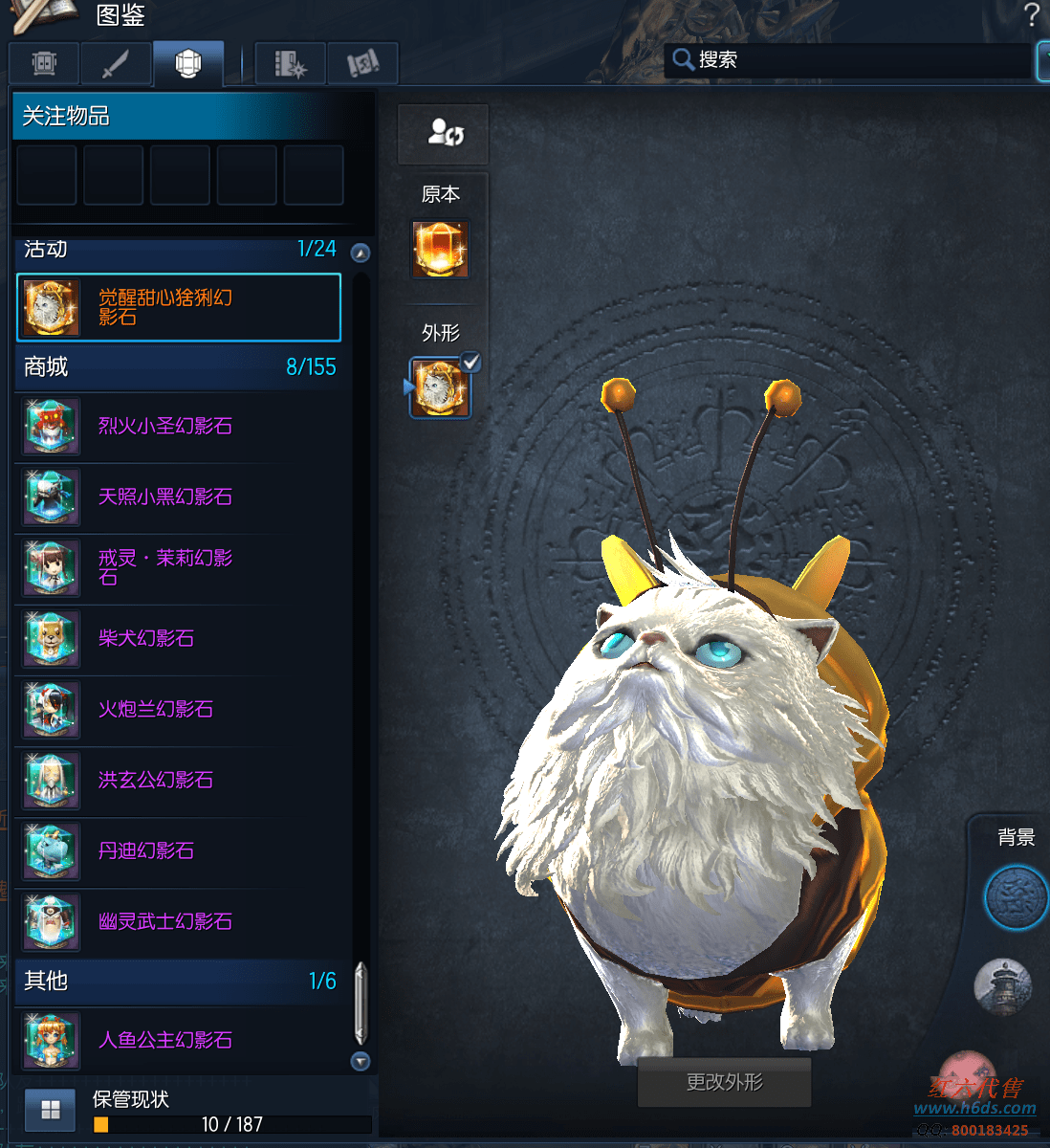Image resolution: width=1050 pixels, height=1148 pixels.
Task: Click the 更改外形 button
Action: 724,1082
